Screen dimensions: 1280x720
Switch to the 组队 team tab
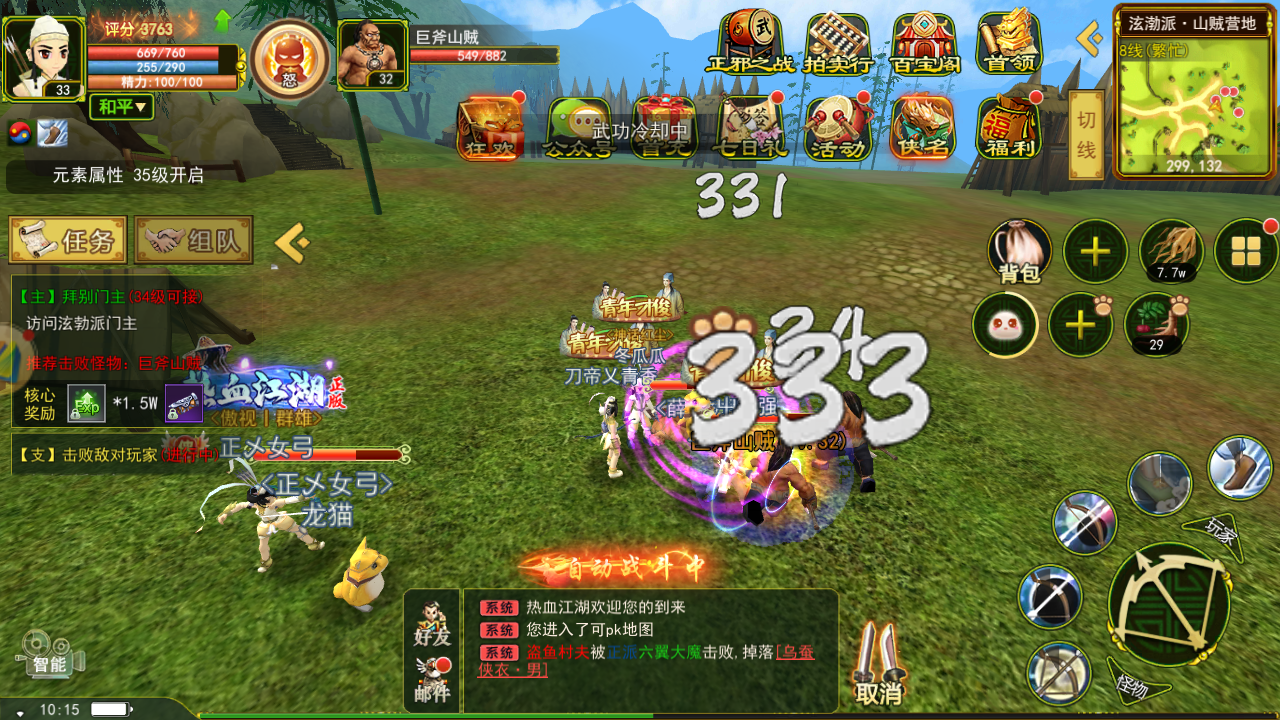point(193,240)
